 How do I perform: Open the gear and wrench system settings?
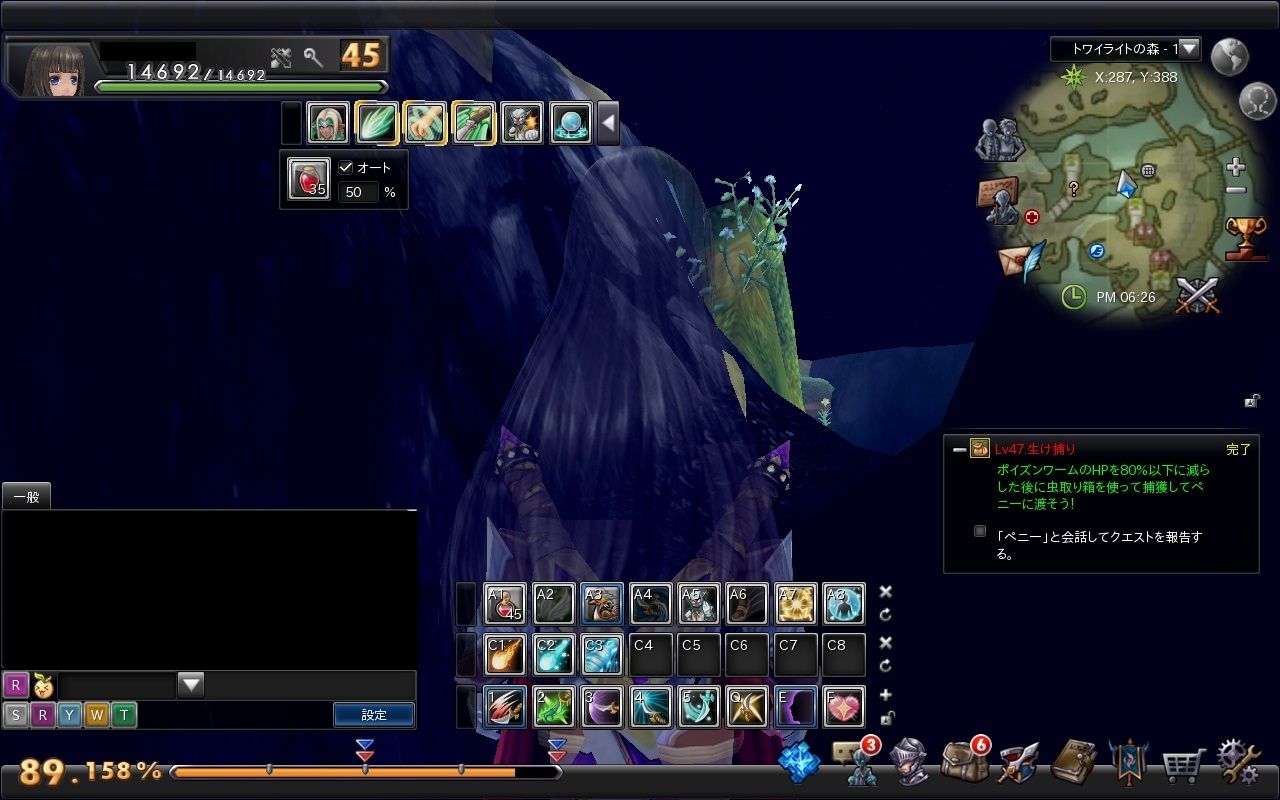point(1238,763)
